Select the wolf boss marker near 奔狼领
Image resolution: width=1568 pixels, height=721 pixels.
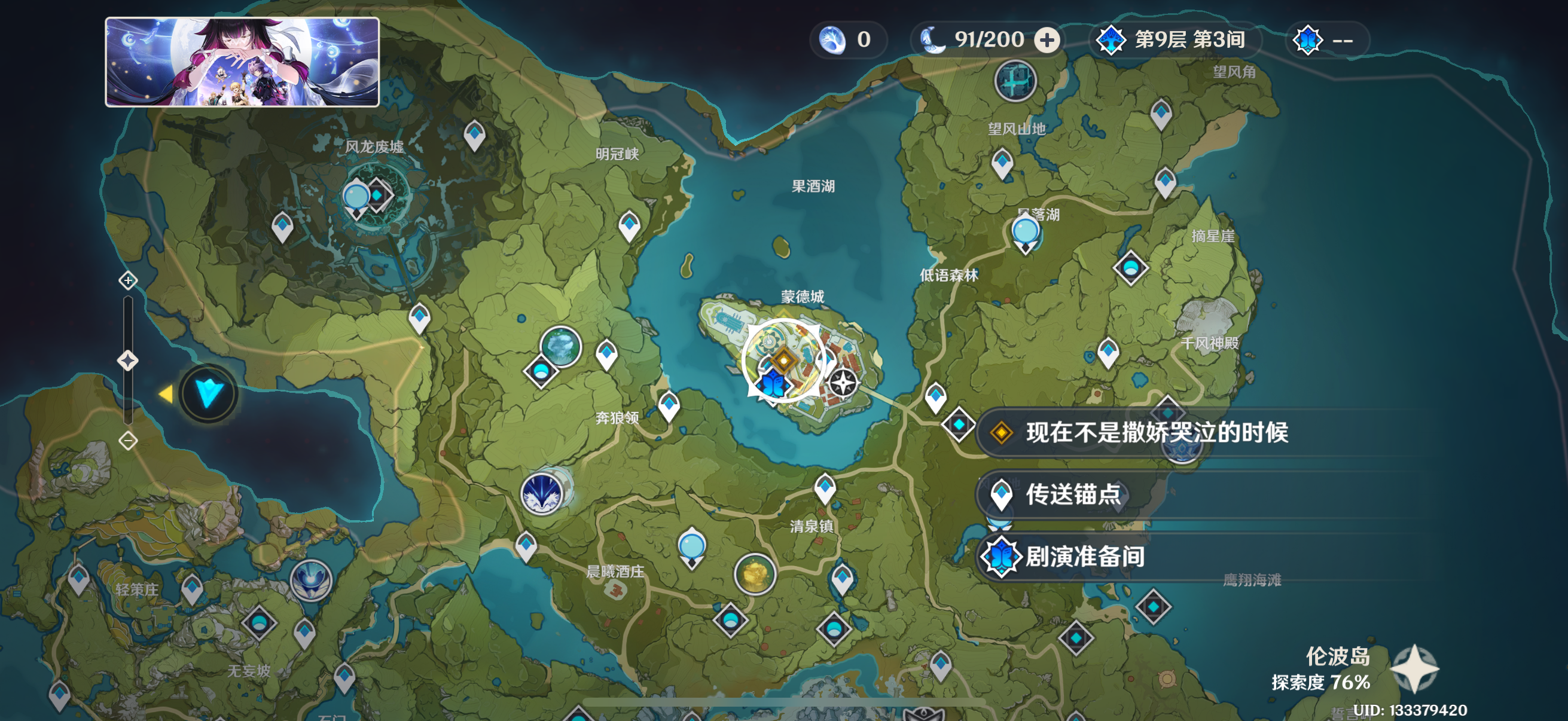click(x=542, y=493)
